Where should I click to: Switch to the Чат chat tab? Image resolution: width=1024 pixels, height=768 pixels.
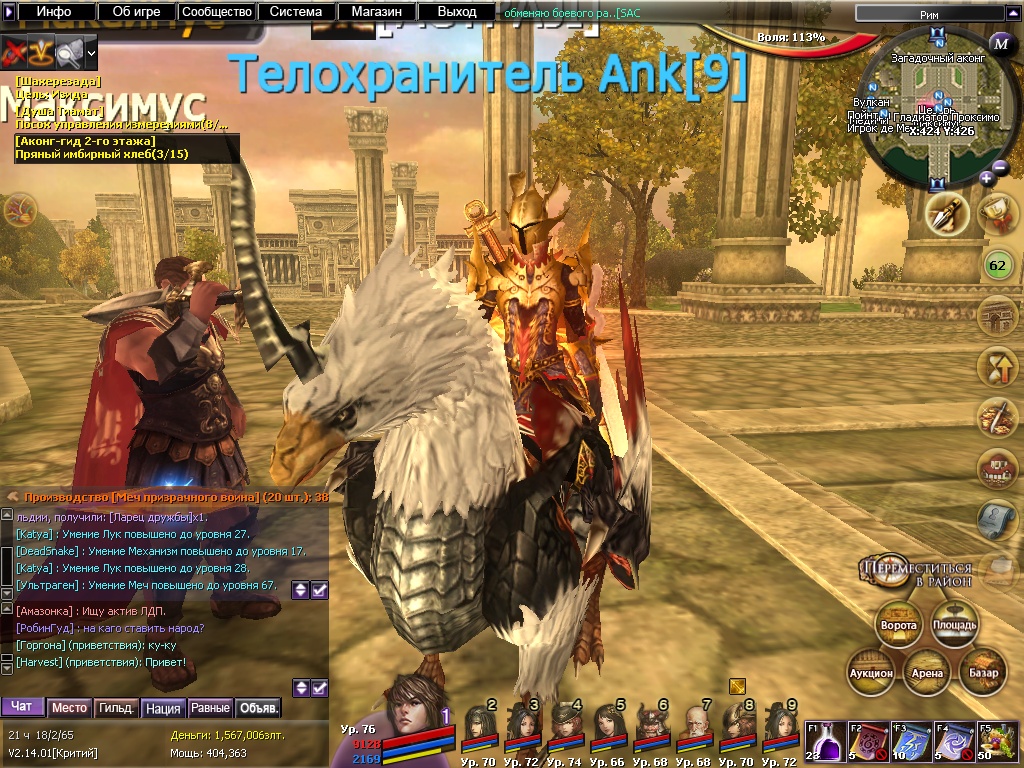[22, 707]
